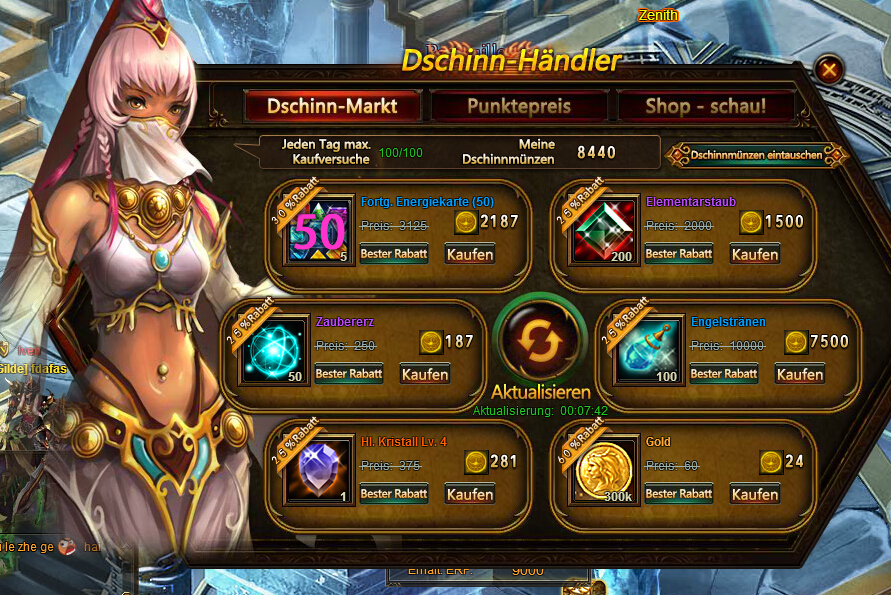Image resolution: width=891 pixels, height=595 pixels.
Task: Apply Bester Rabatt to Elementarstaub
Action: pos(679,254)
